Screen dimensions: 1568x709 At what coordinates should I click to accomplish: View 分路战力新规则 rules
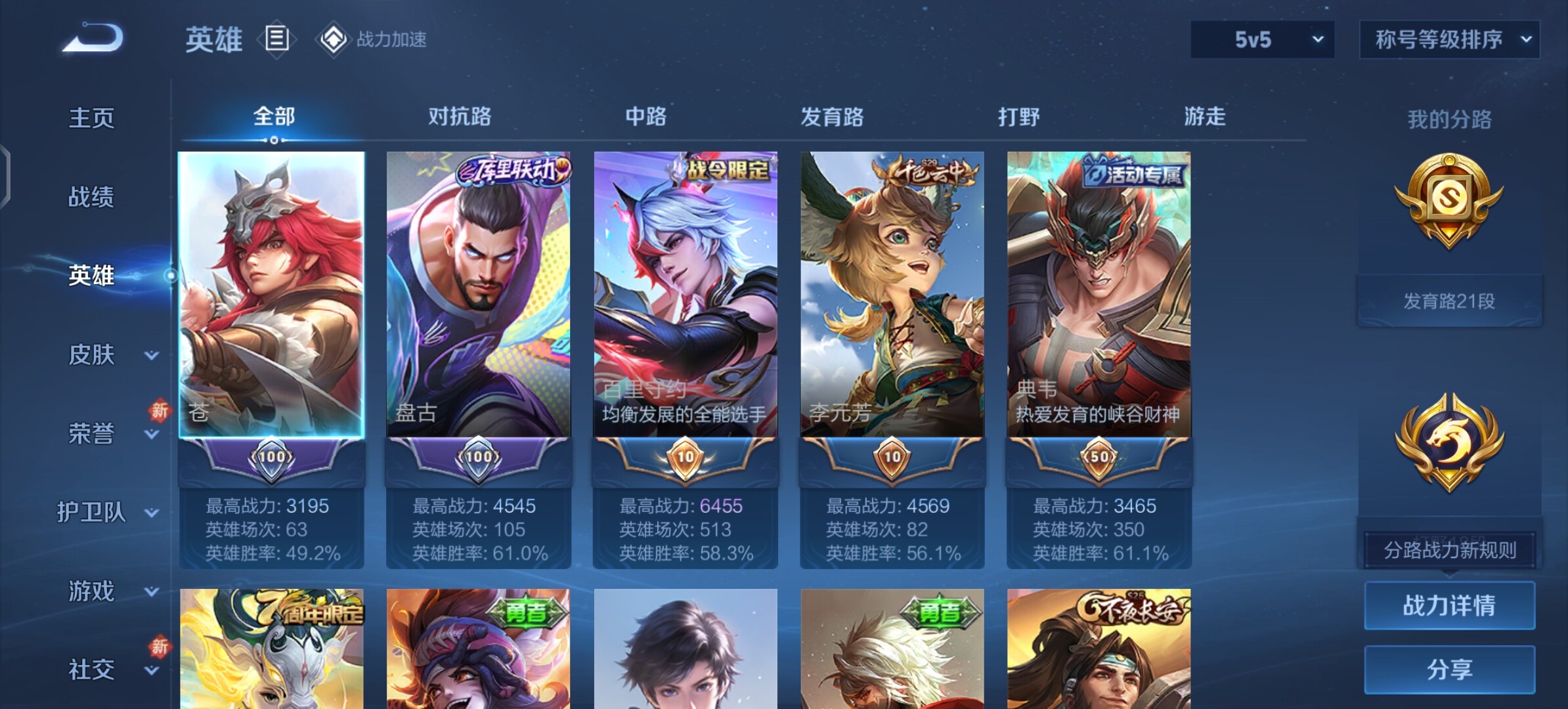[x=1449, y=550]
